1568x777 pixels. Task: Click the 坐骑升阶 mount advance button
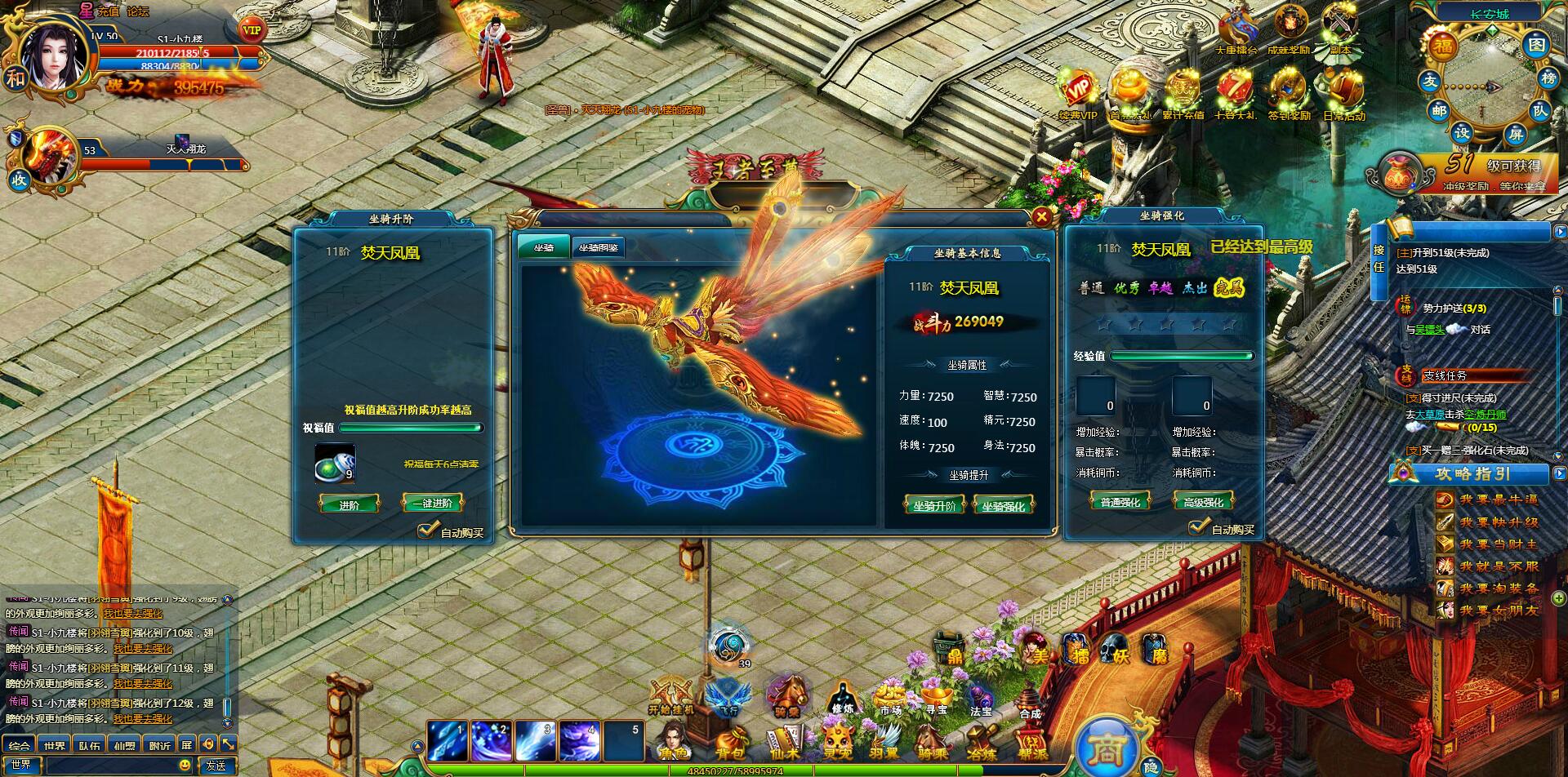coord(933,506)
